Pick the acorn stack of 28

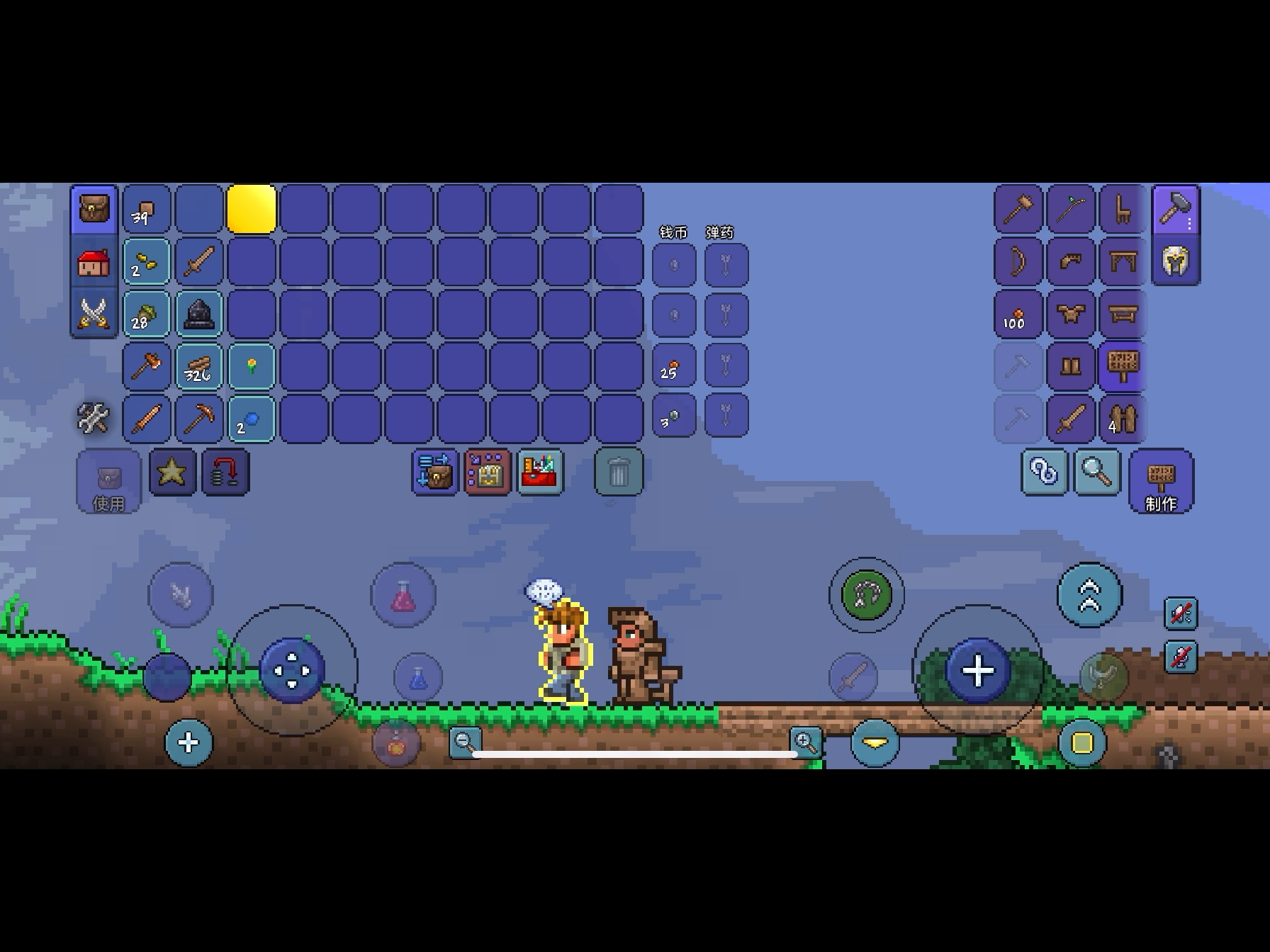(146, 314)
